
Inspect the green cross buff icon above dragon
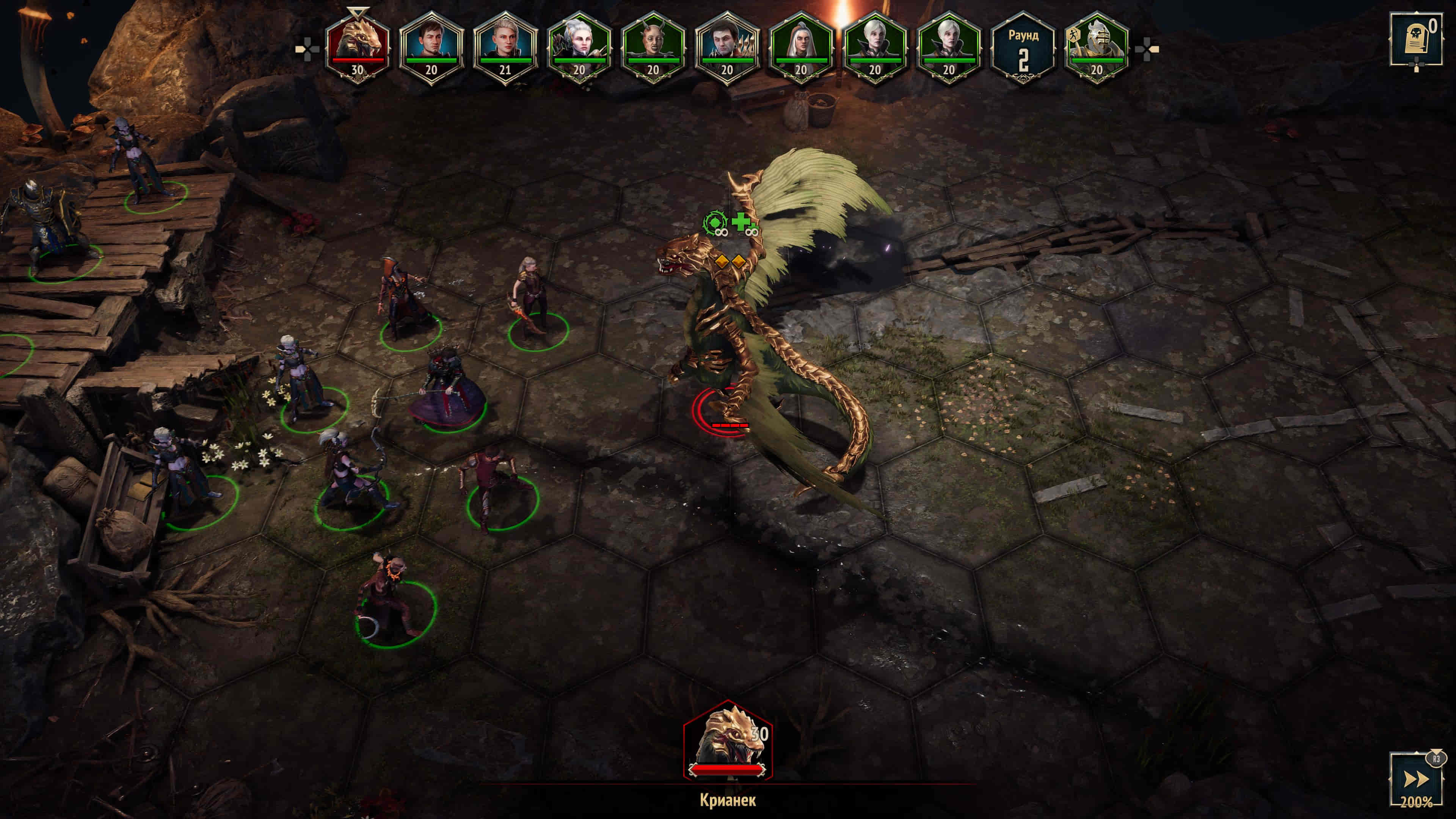(x=742, y=221)
